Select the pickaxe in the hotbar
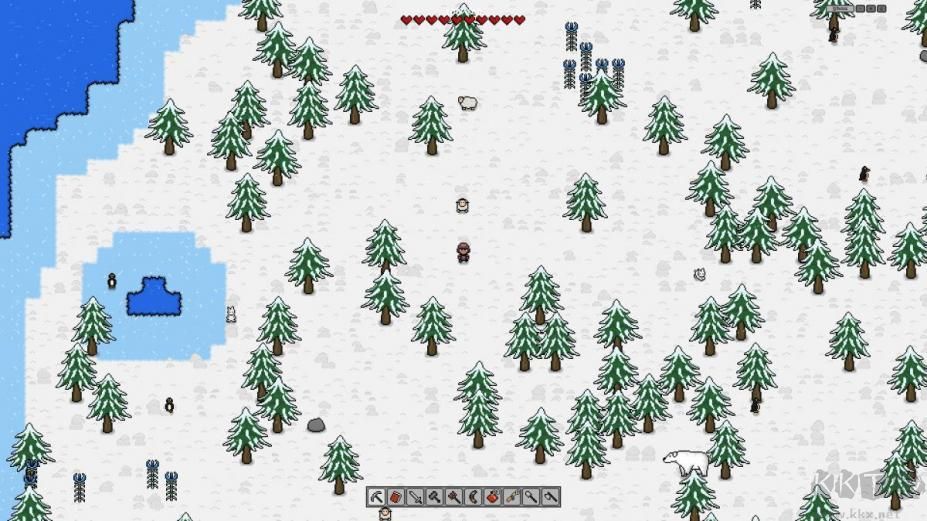Image resolution: width=927 pixels, height=521 pixels. click(x=376, y=497)
